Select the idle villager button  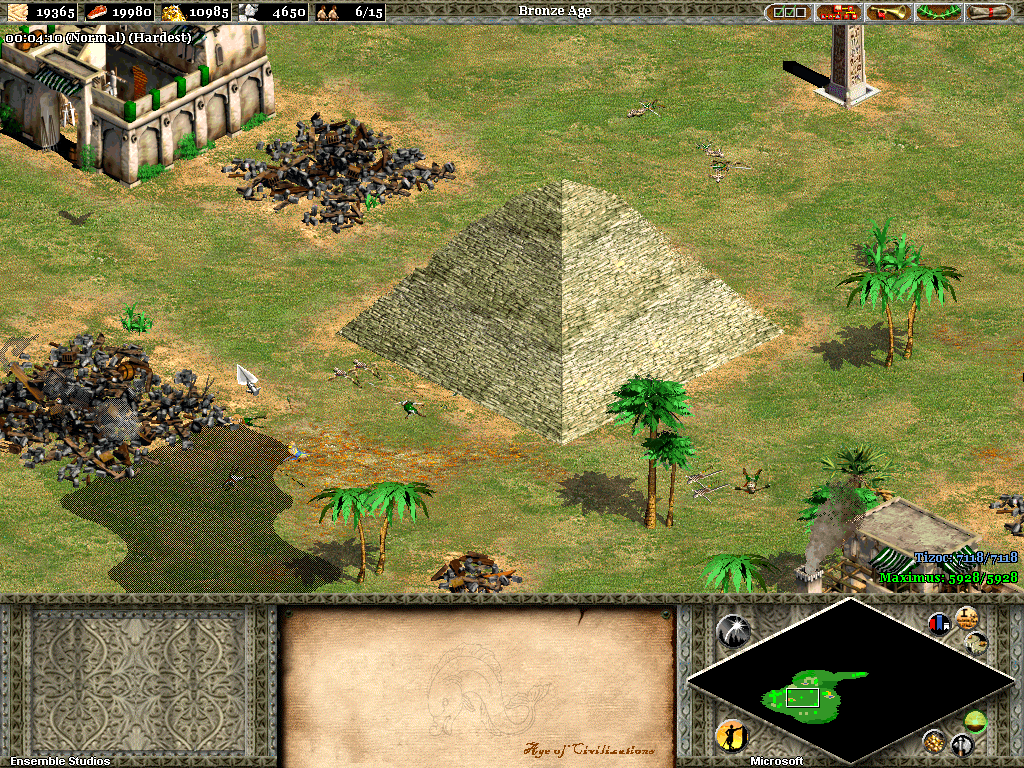pyautogui.click(x=731, y=737)
